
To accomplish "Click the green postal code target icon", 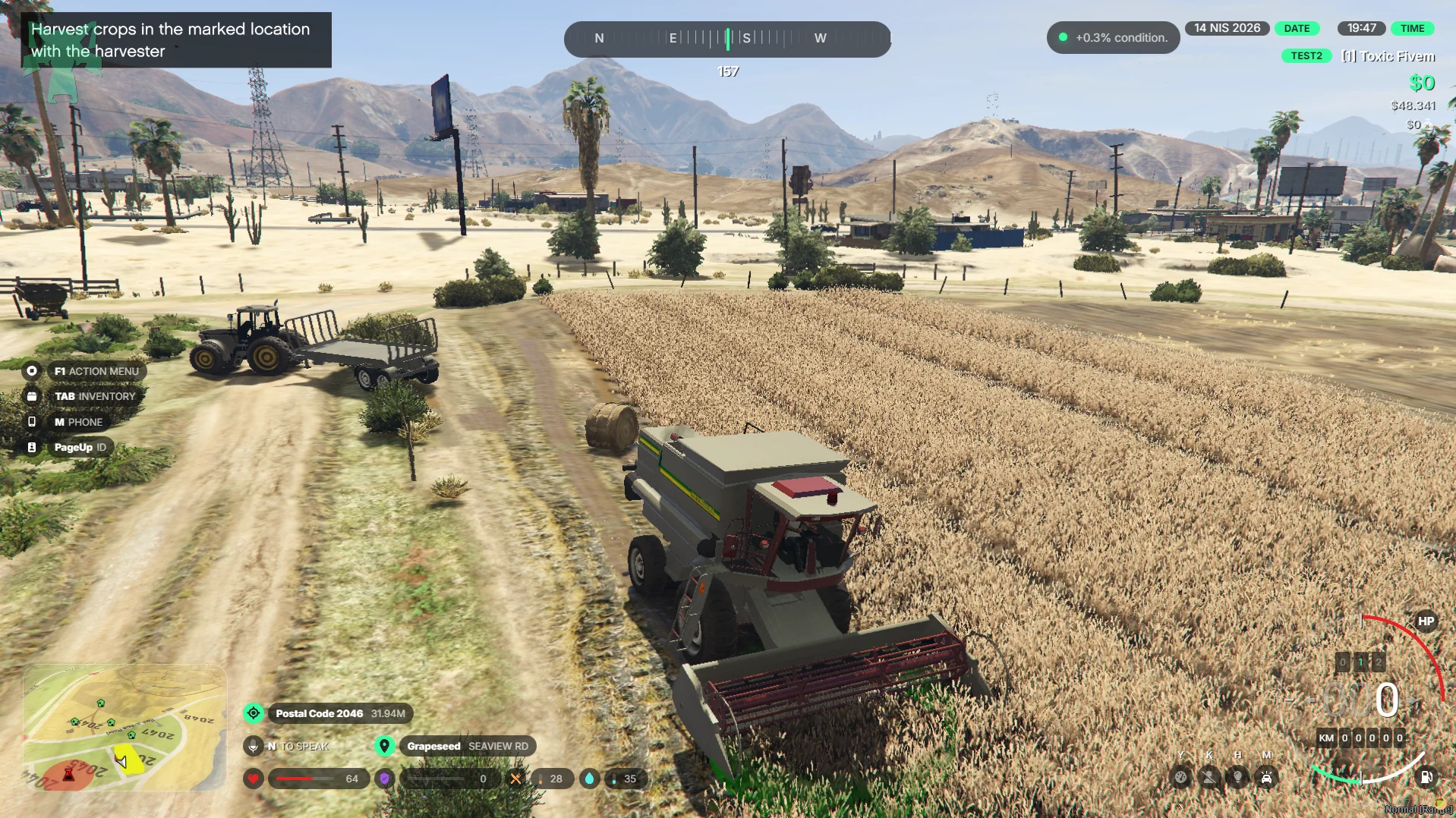I will tap(254, 713).
